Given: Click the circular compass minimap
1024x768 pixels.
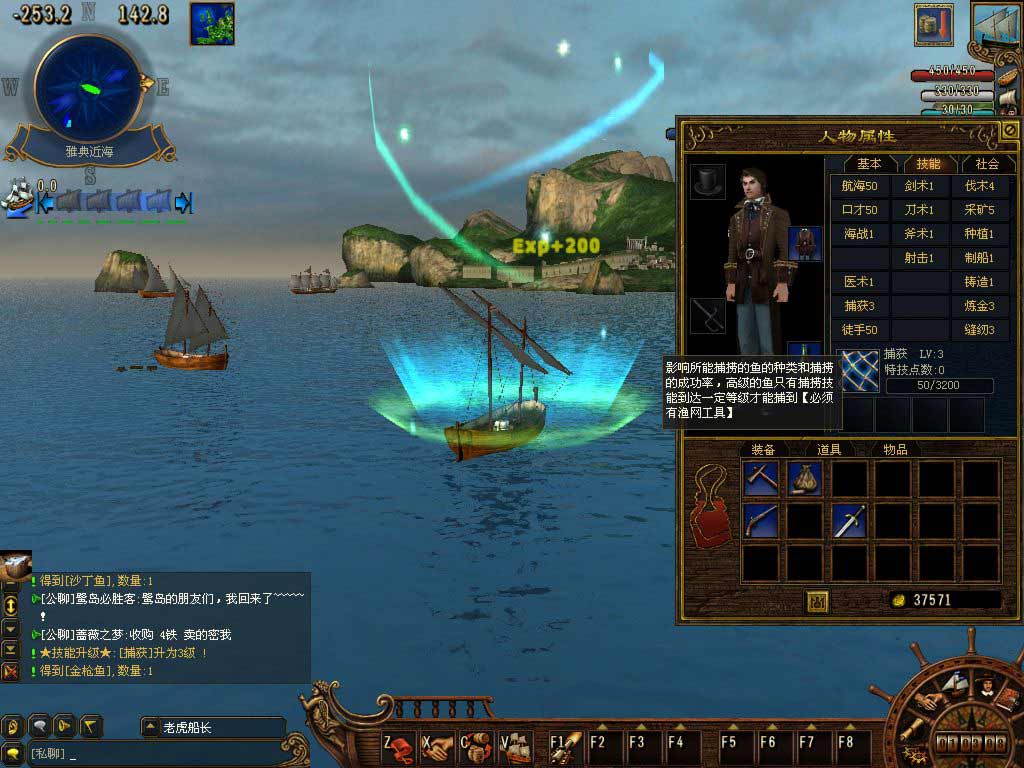Looking at the screenshot, I should [88, 88].
